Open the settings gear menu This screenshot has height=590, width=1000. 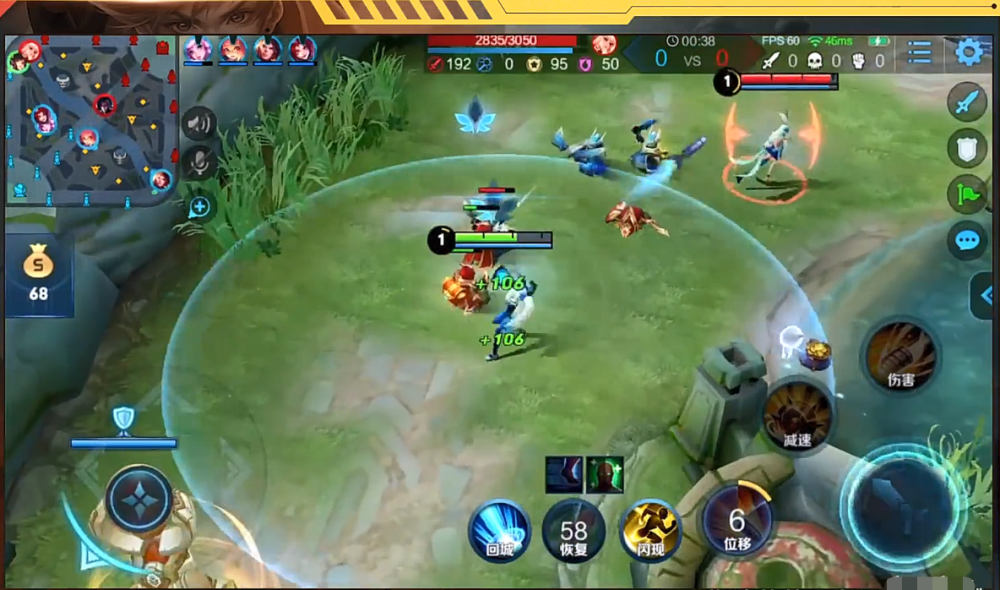[968, 52]
